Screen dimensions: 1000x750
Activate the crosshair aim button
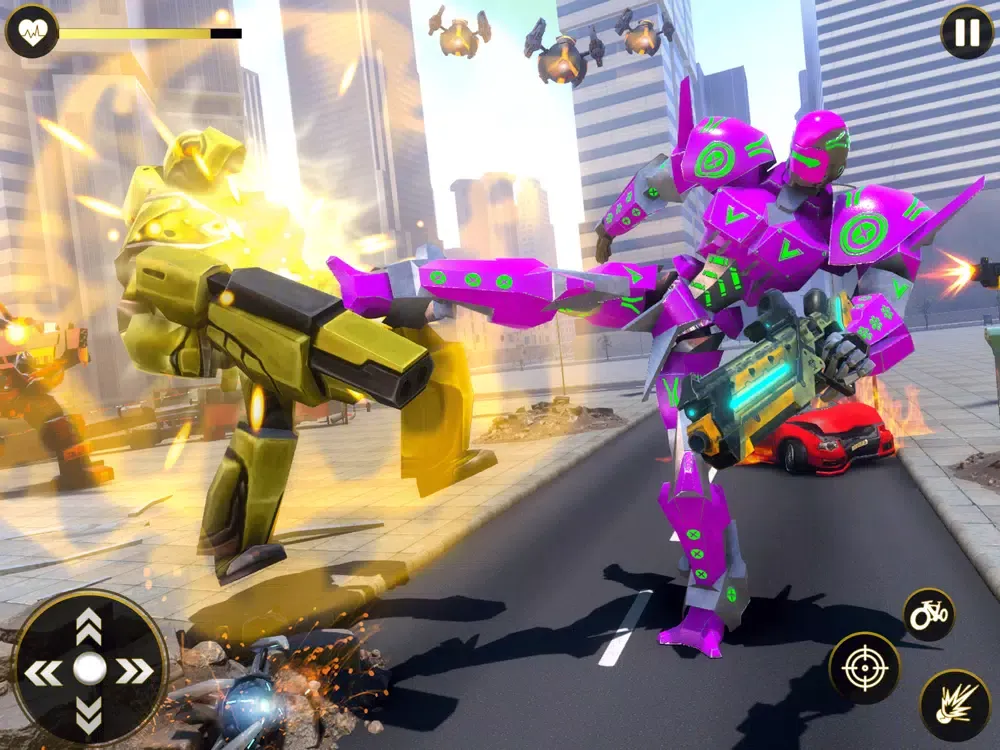[x=864, y=668]
